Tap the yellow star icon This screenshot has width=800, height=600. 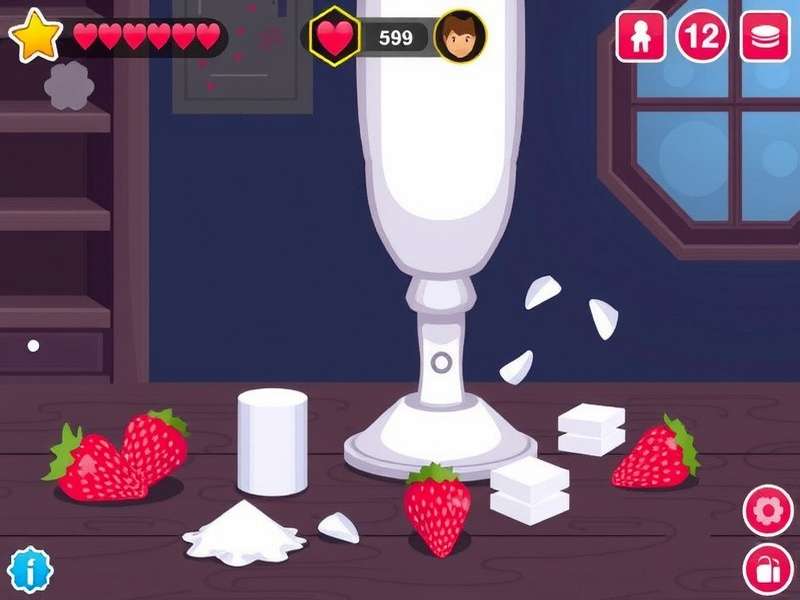click(34, 37)
